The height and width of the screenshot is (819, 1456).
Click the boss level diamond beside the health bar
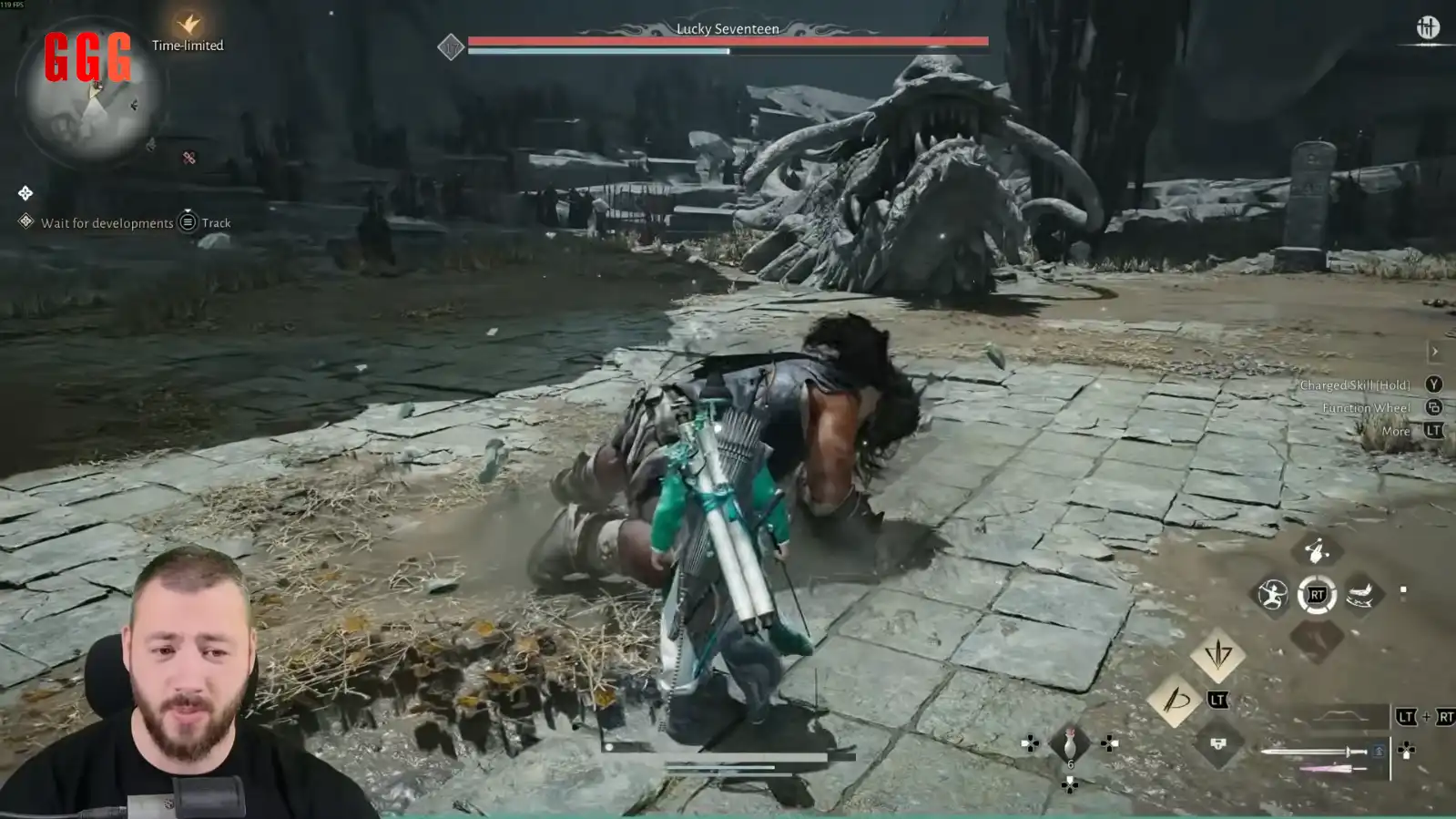451,47
